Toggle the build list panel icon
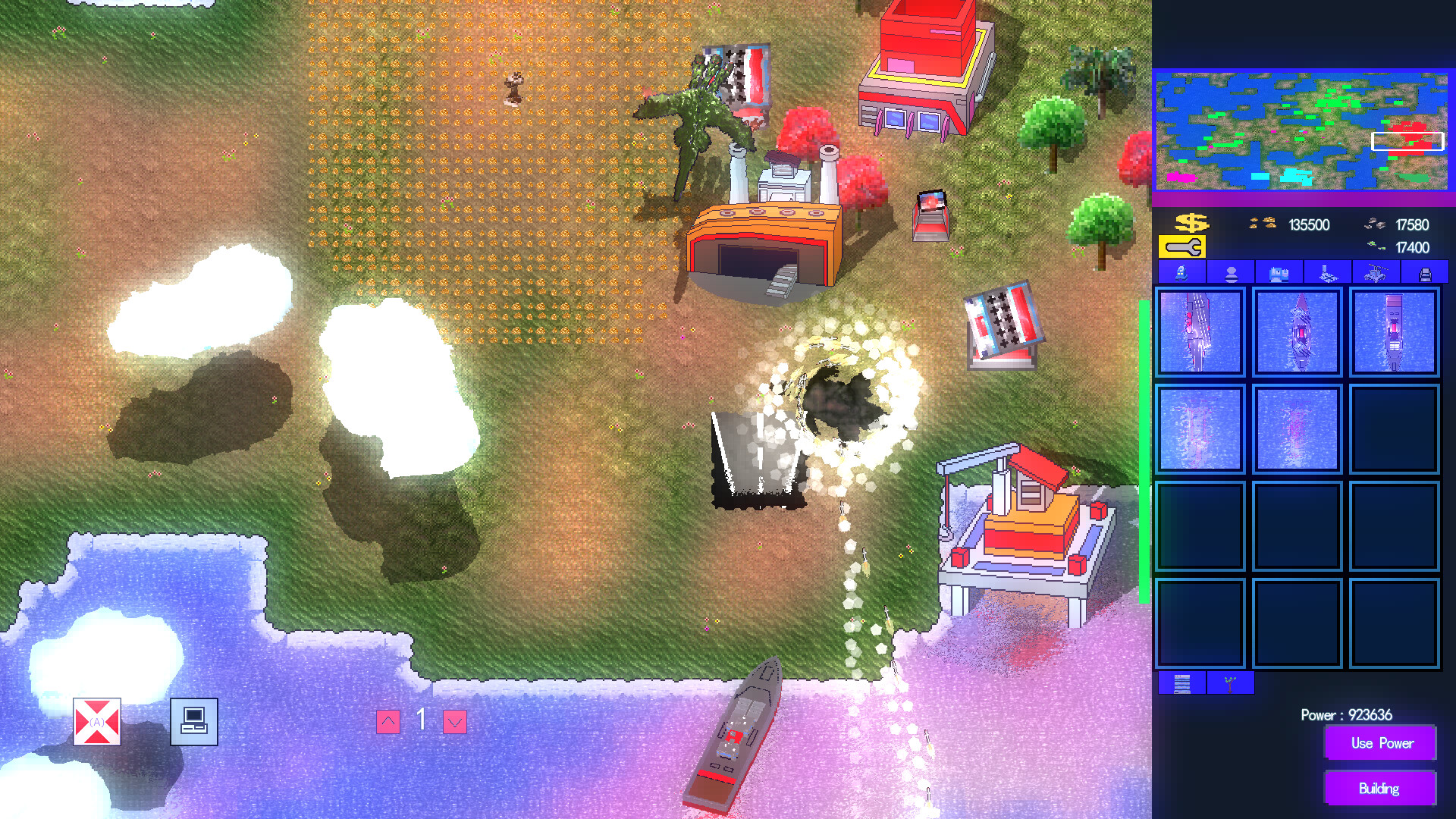 pos(1181,683)
